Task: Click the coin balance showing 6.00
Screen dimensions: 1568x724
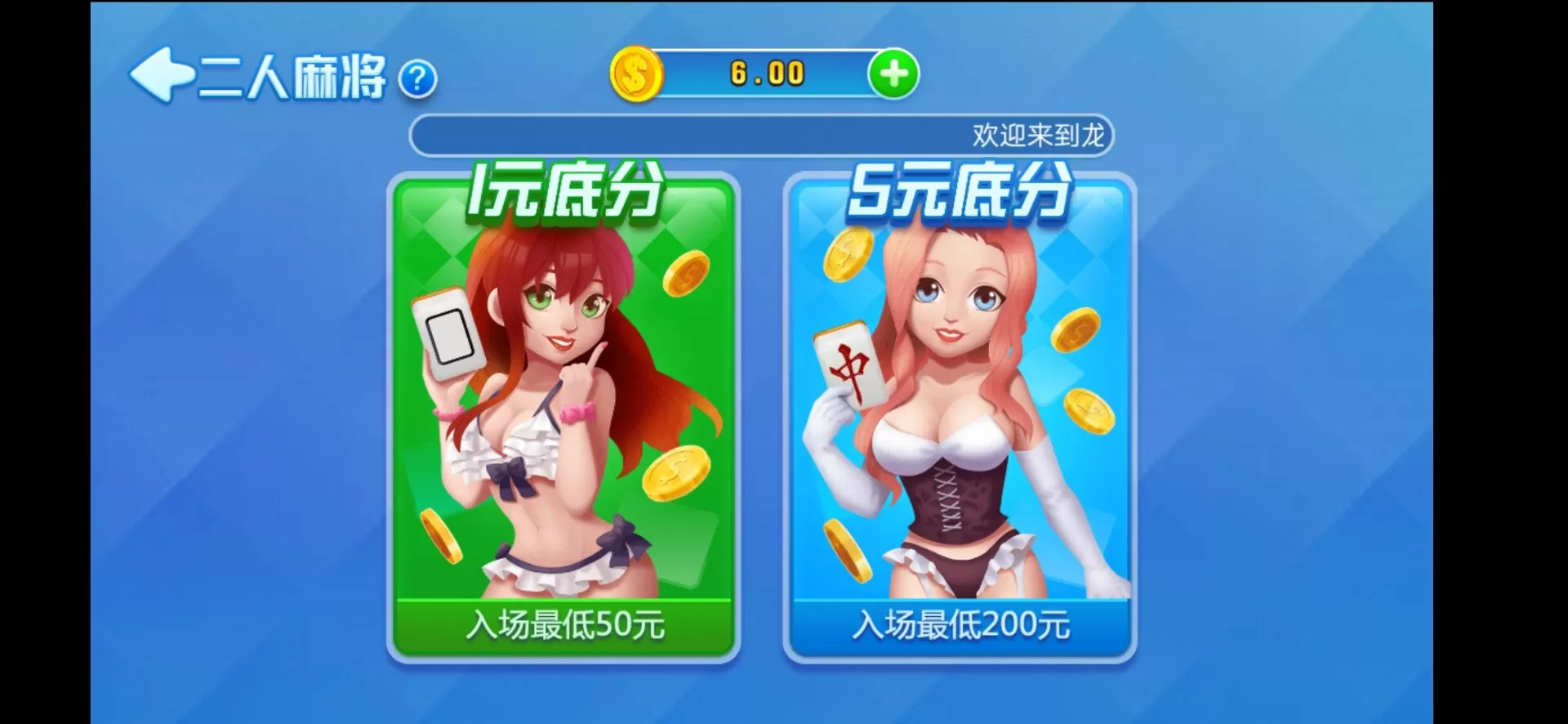Action: 764,74
